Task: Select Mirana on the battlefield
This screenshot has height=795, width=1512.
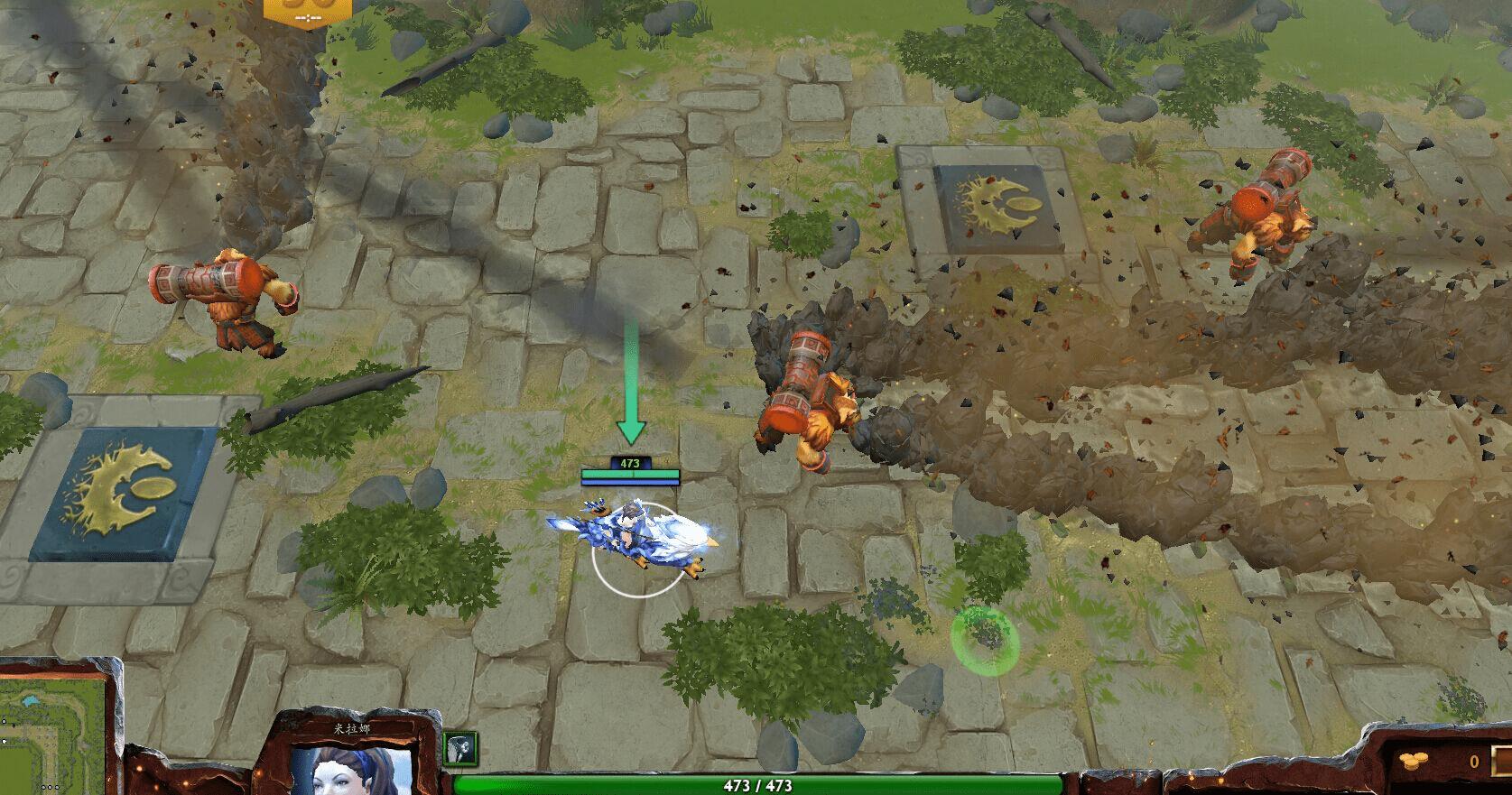Action: click(632, 532)
